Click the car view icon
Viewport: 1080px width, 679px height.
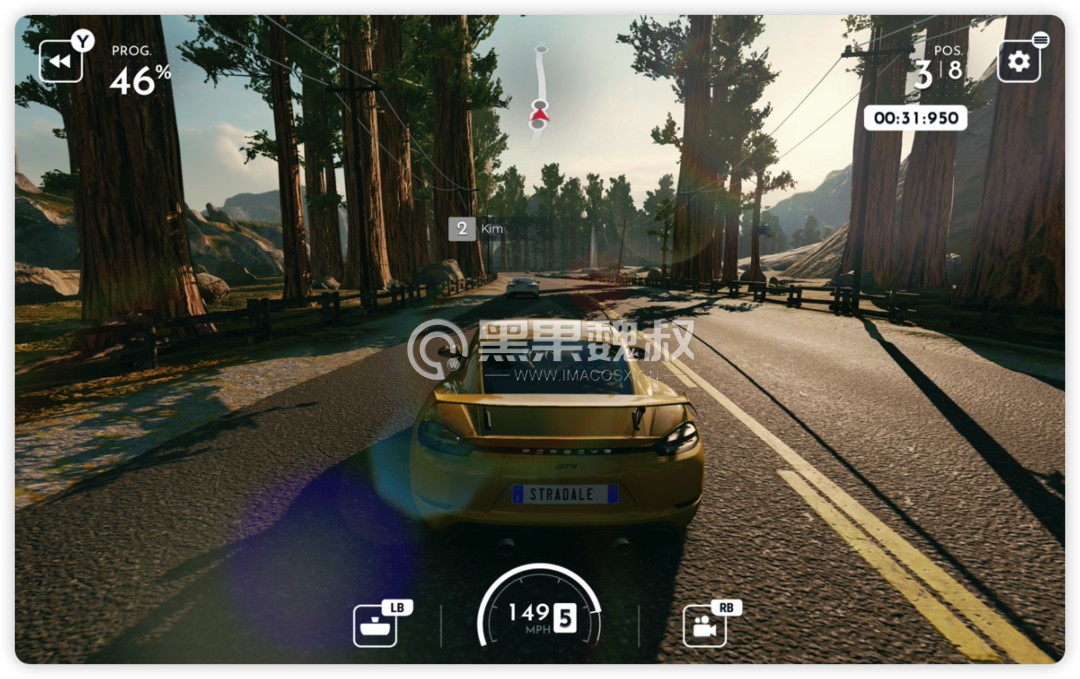click(375, 626)
